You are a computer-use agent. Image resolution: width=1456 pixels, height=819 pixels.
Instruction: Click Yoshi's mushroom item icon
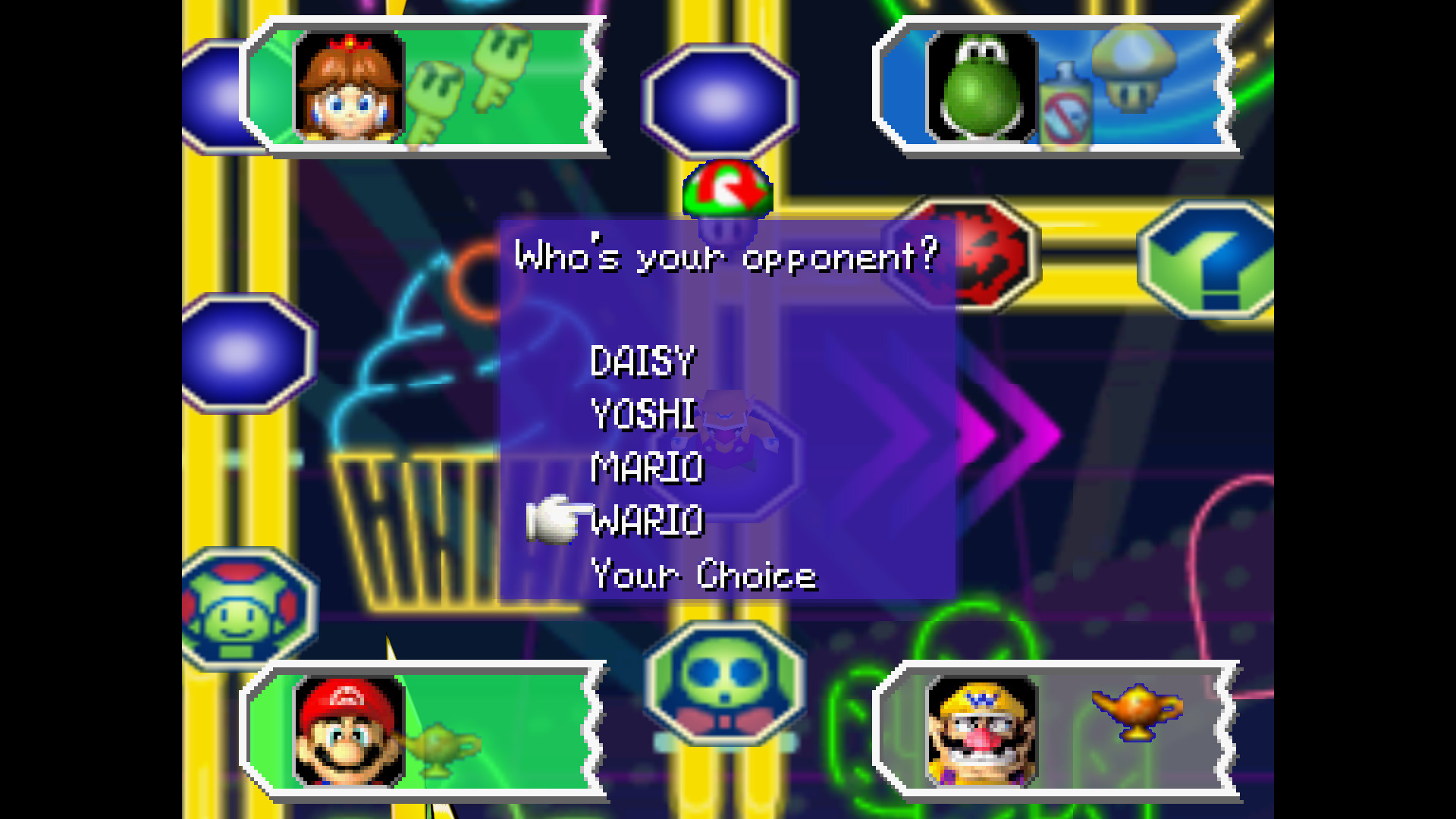[1133, 68]
